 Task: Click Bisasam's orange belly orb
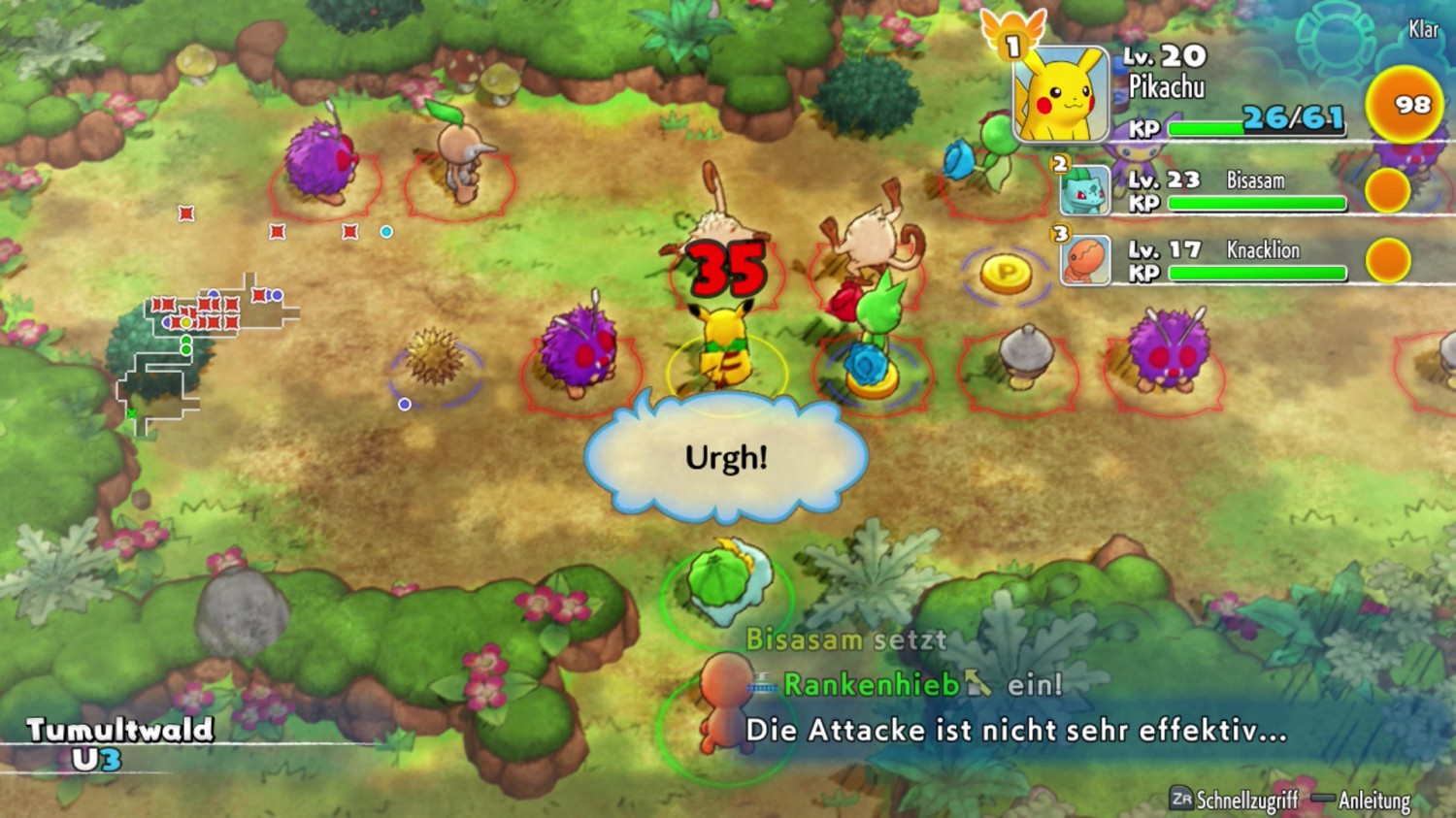[x=1385, y=190]
